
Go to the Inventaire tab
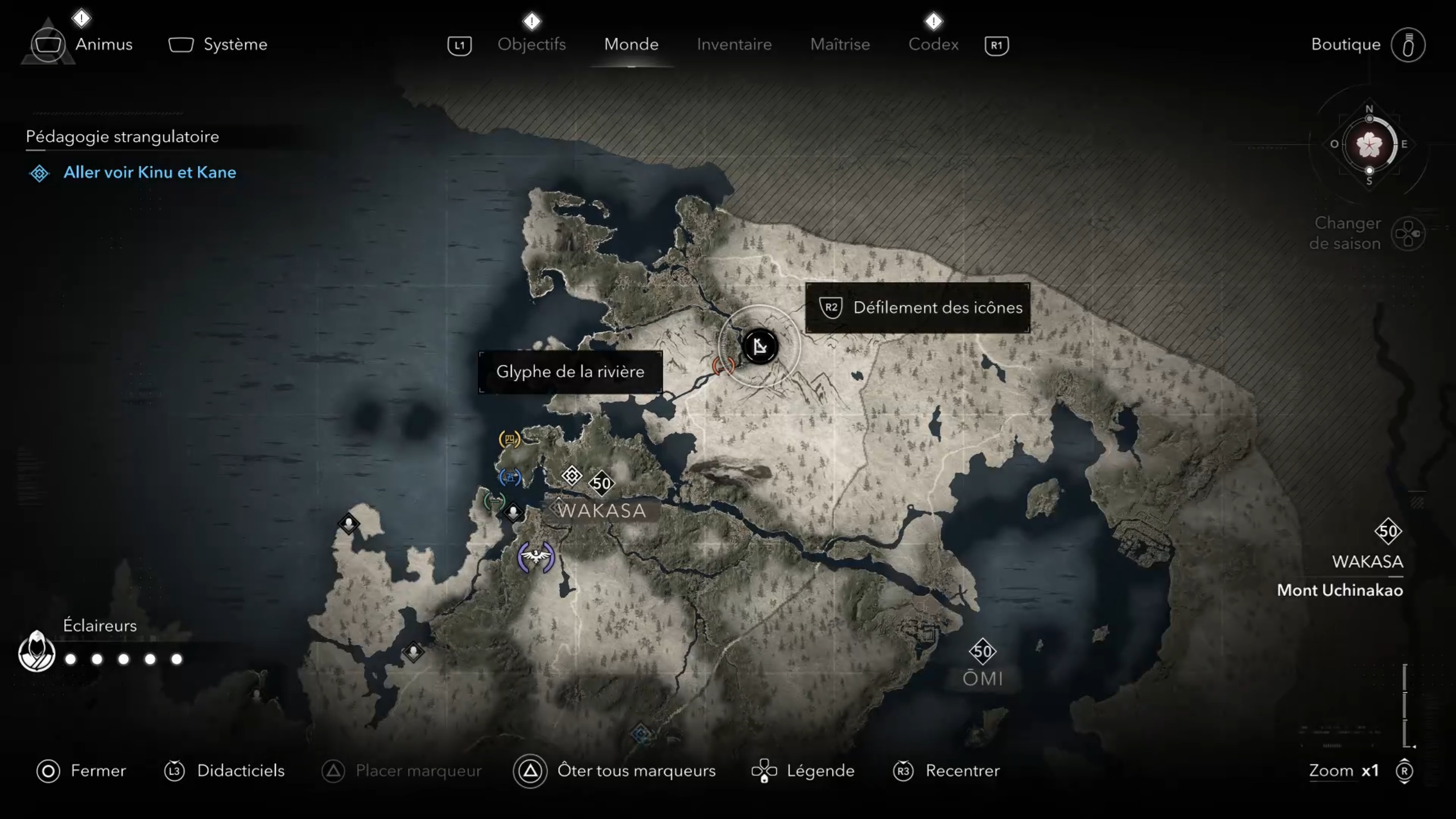734,44
